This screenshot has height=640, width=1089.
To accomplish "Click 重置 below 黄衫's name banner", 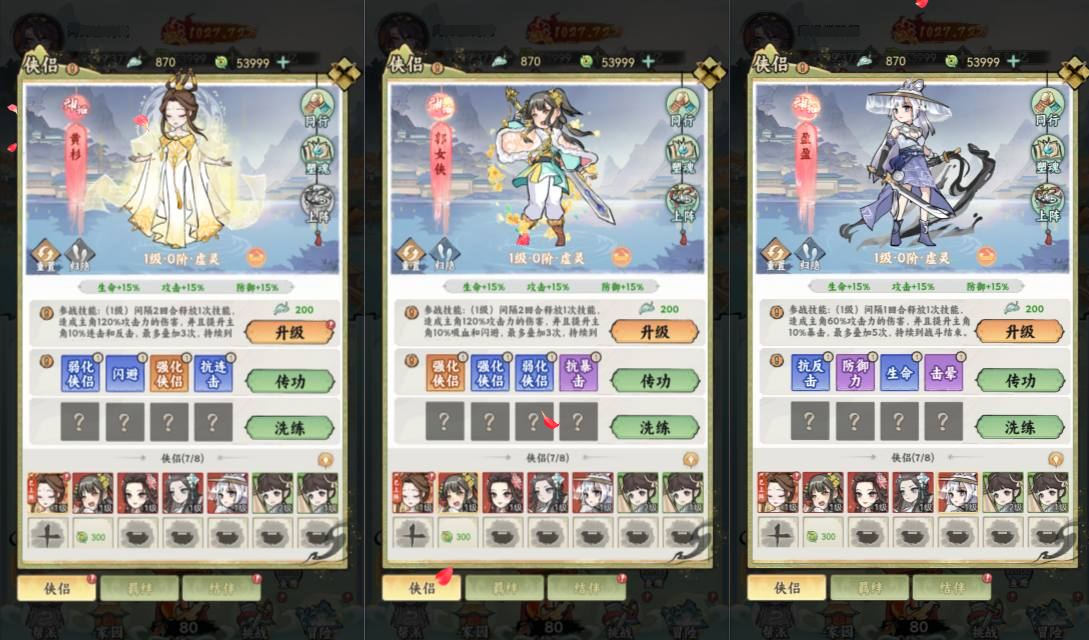I will point(47,255).
